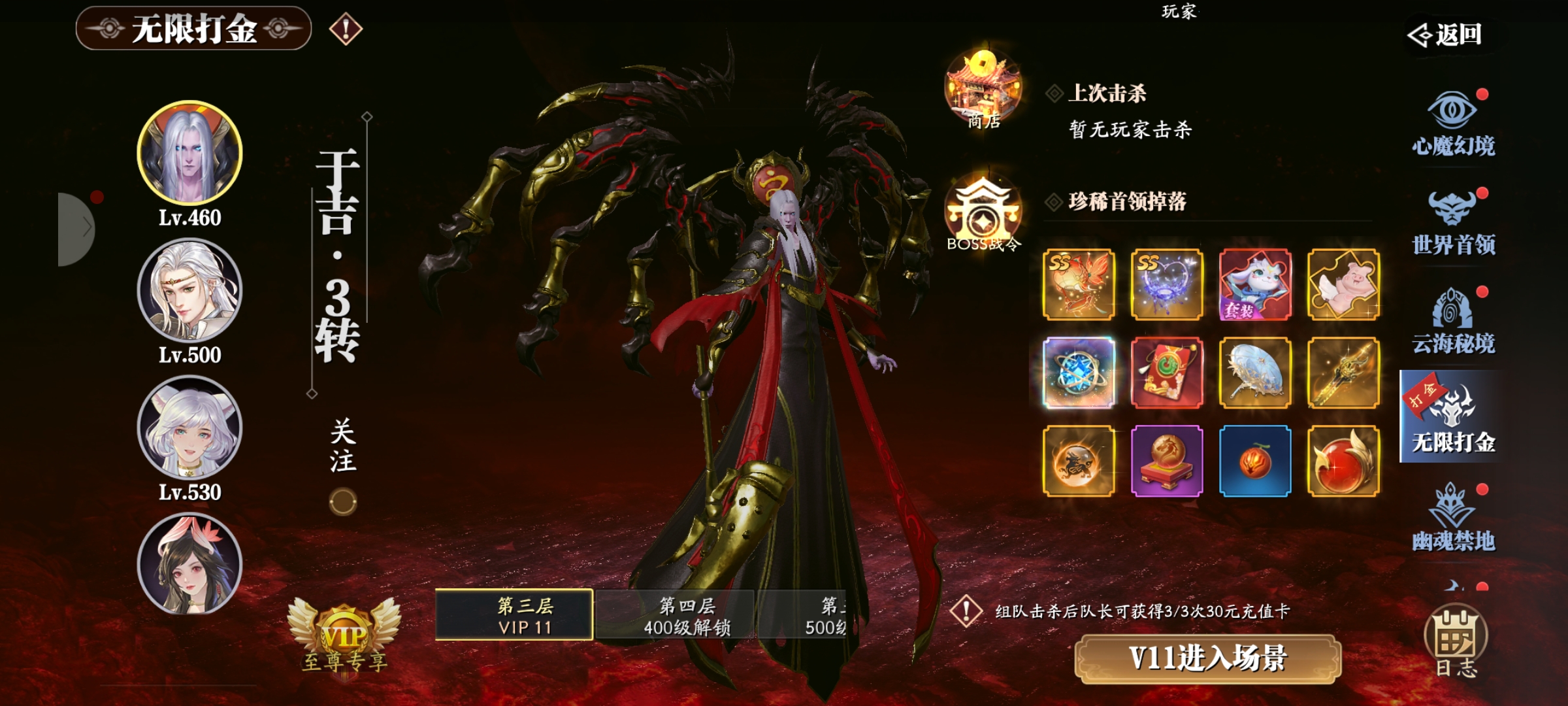Open the 商店 shop icon
Image resolution: width=1568 pixels, height=706 pixels.
(x=983, y=90)
